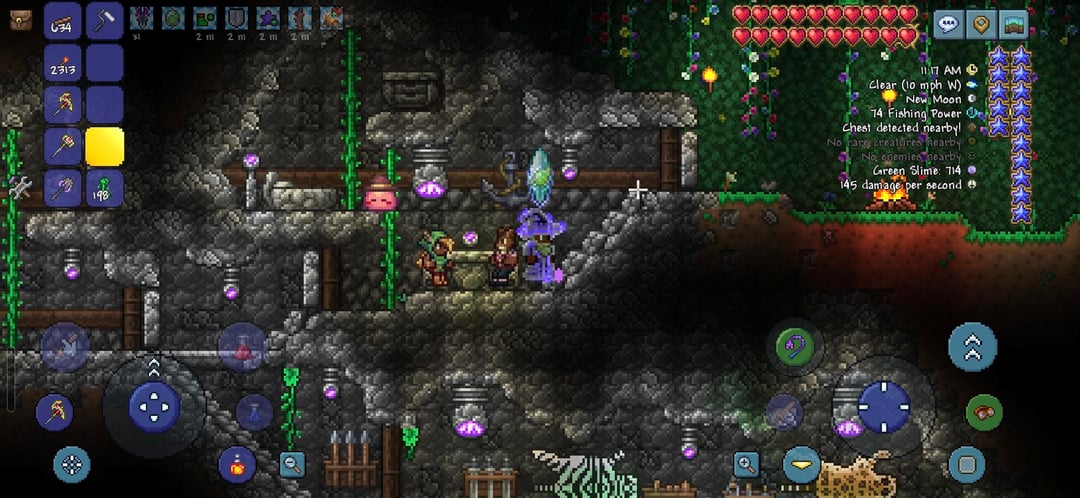Use the blue mana potion quick button
The height and width of the screenshot is (498, 1080).
tap(255, 412)
